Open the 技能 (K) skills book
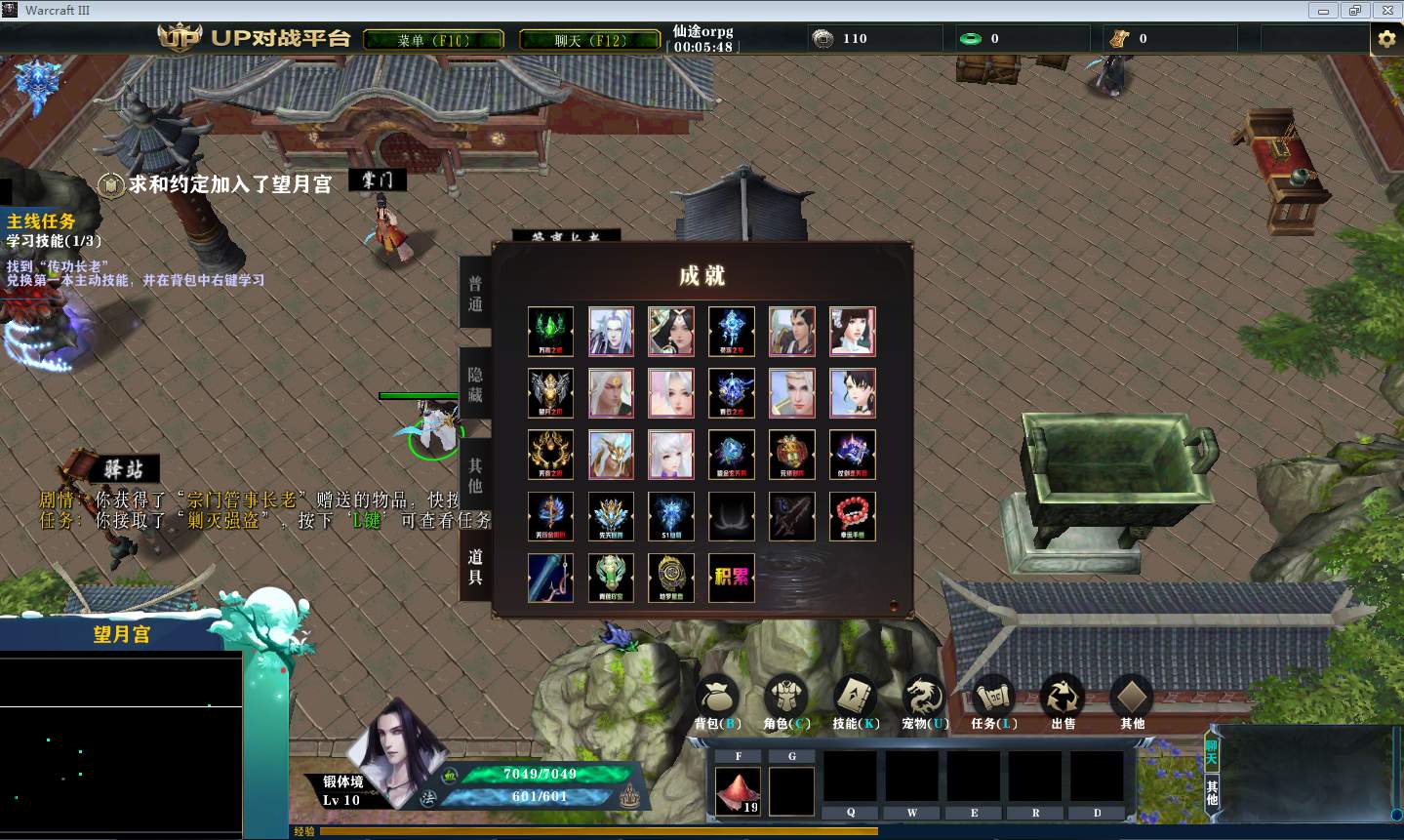Screen dimensions: 1404x840 click(x=856, y=702)
